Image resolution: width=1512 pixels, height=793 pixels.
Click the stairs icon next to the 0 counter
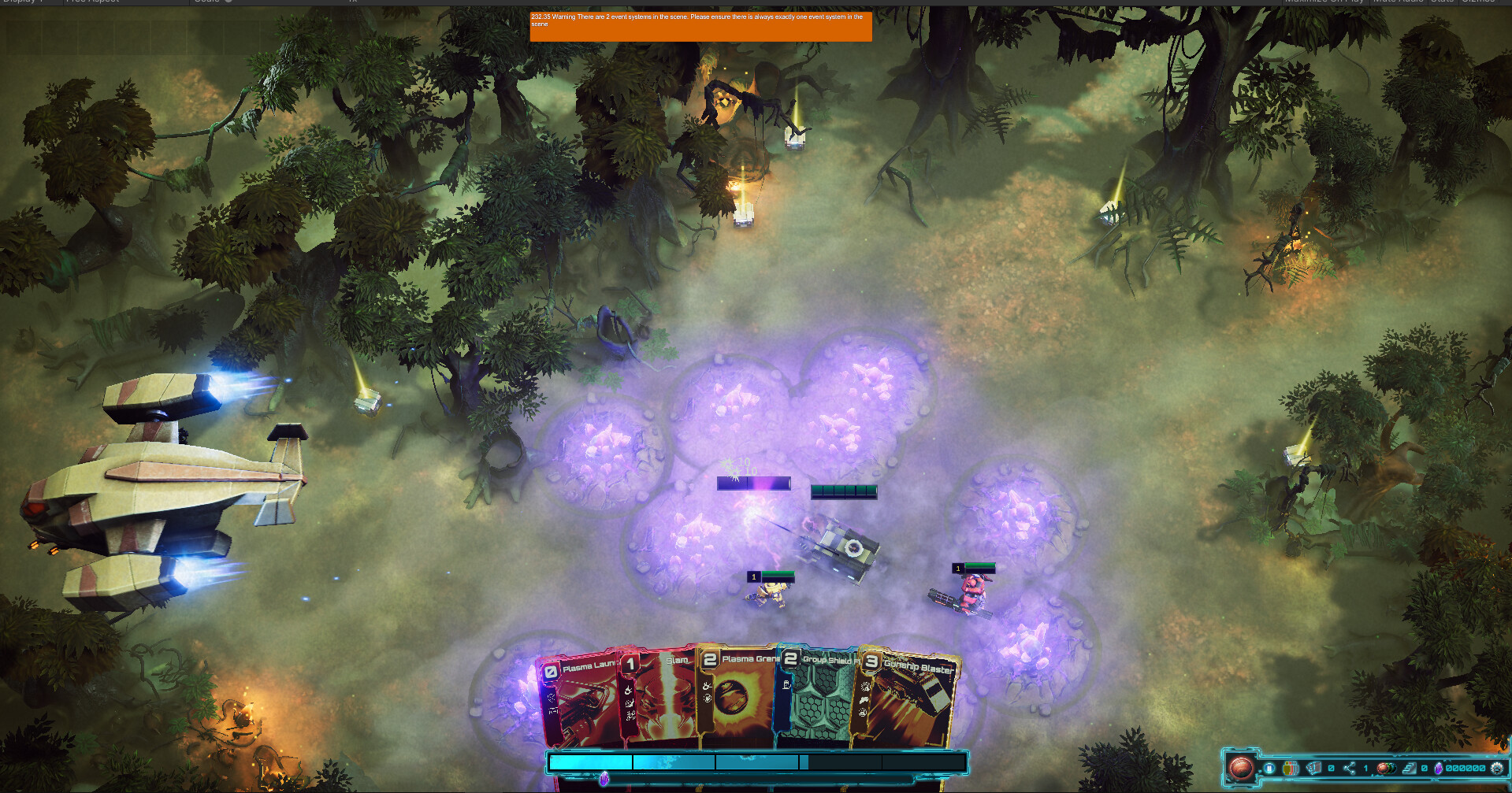coord(1409,768)
